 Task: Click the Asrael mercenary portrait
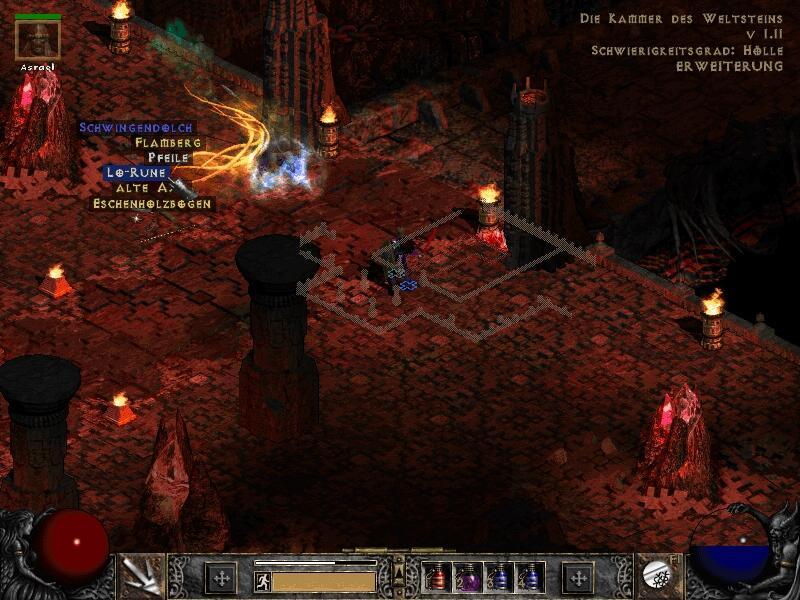pos(38,40)
